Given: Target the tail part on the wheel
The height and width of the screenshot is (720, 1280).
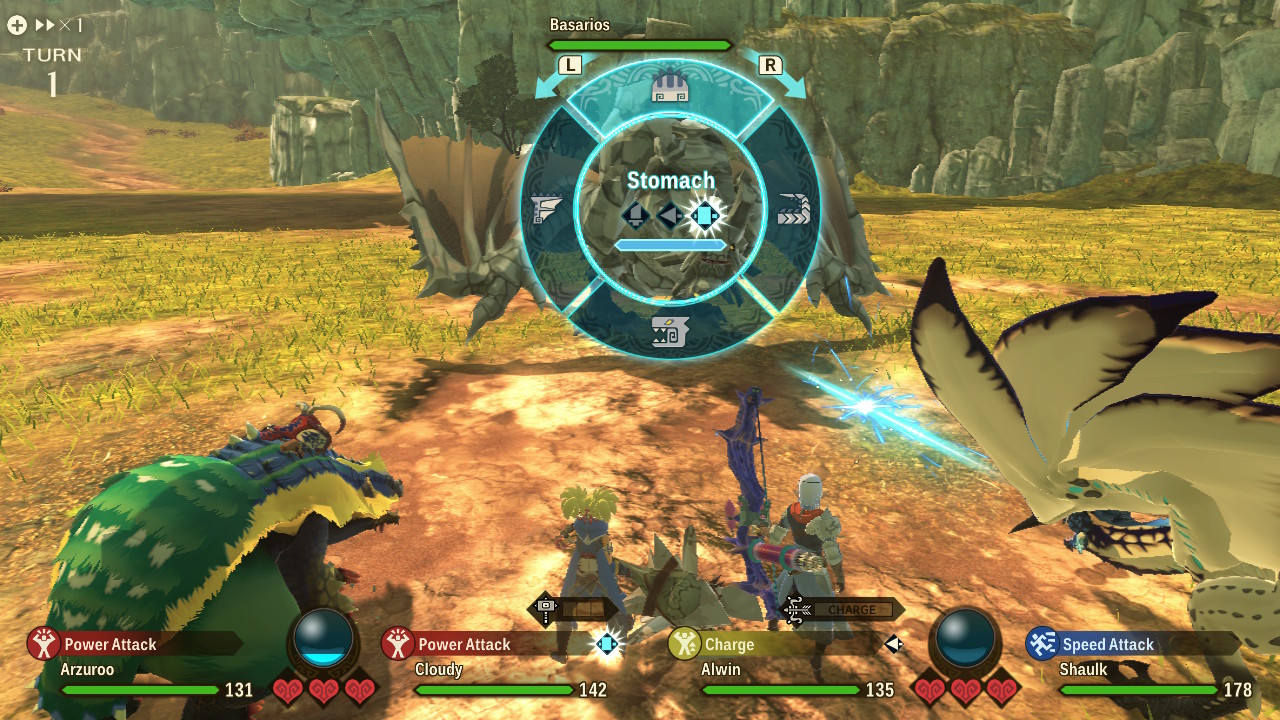Looking at the screenshot, I should [x=794, y=210].
